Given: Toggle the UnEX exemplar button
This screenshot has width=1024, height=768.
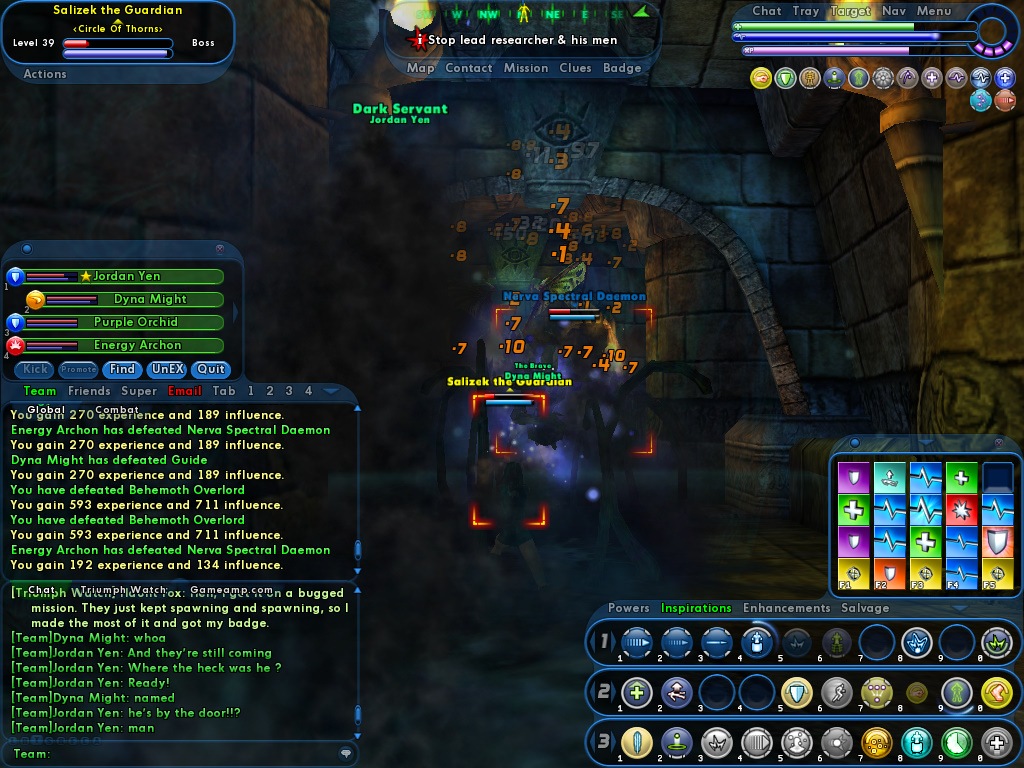Looking at the screenshot, I should click(167, 369).
